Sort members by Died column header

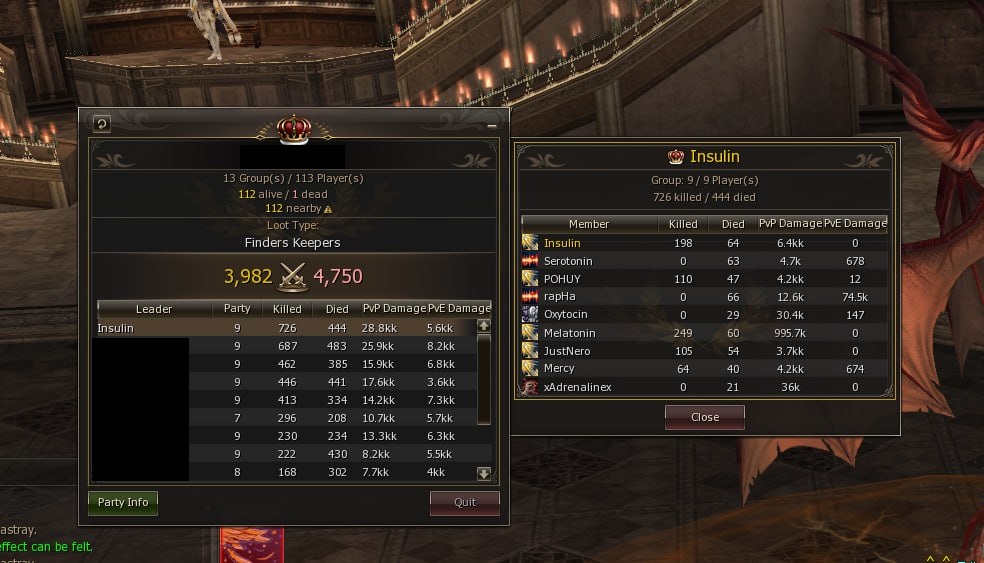[x=733, y=224]
